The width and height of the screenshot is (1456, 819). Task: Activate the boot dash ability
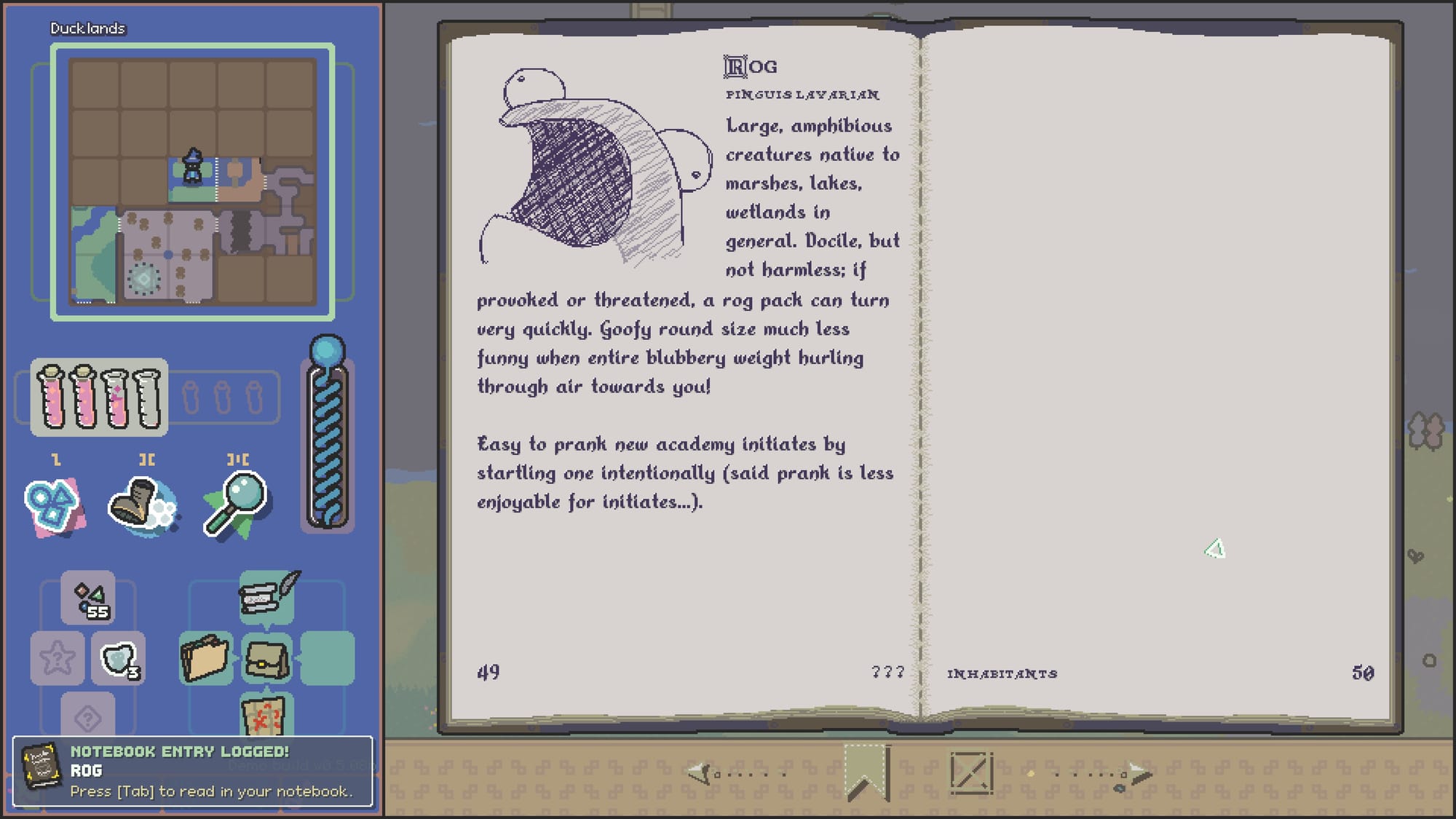(142, 505)
